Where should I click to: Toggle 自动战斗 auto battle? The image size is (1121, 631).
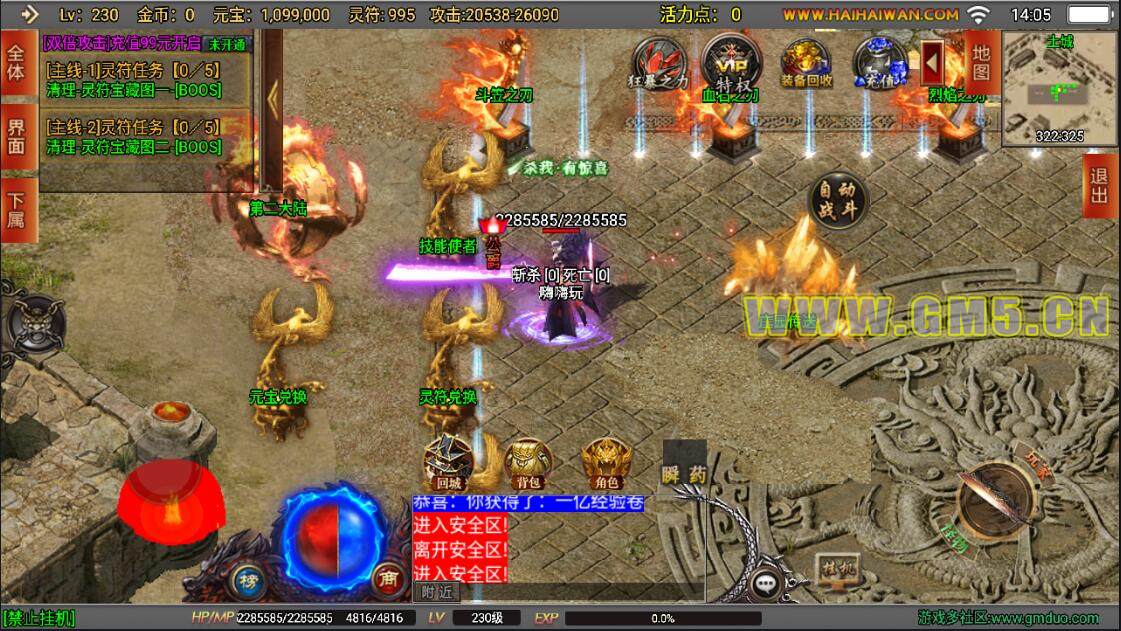click(838, 200)
